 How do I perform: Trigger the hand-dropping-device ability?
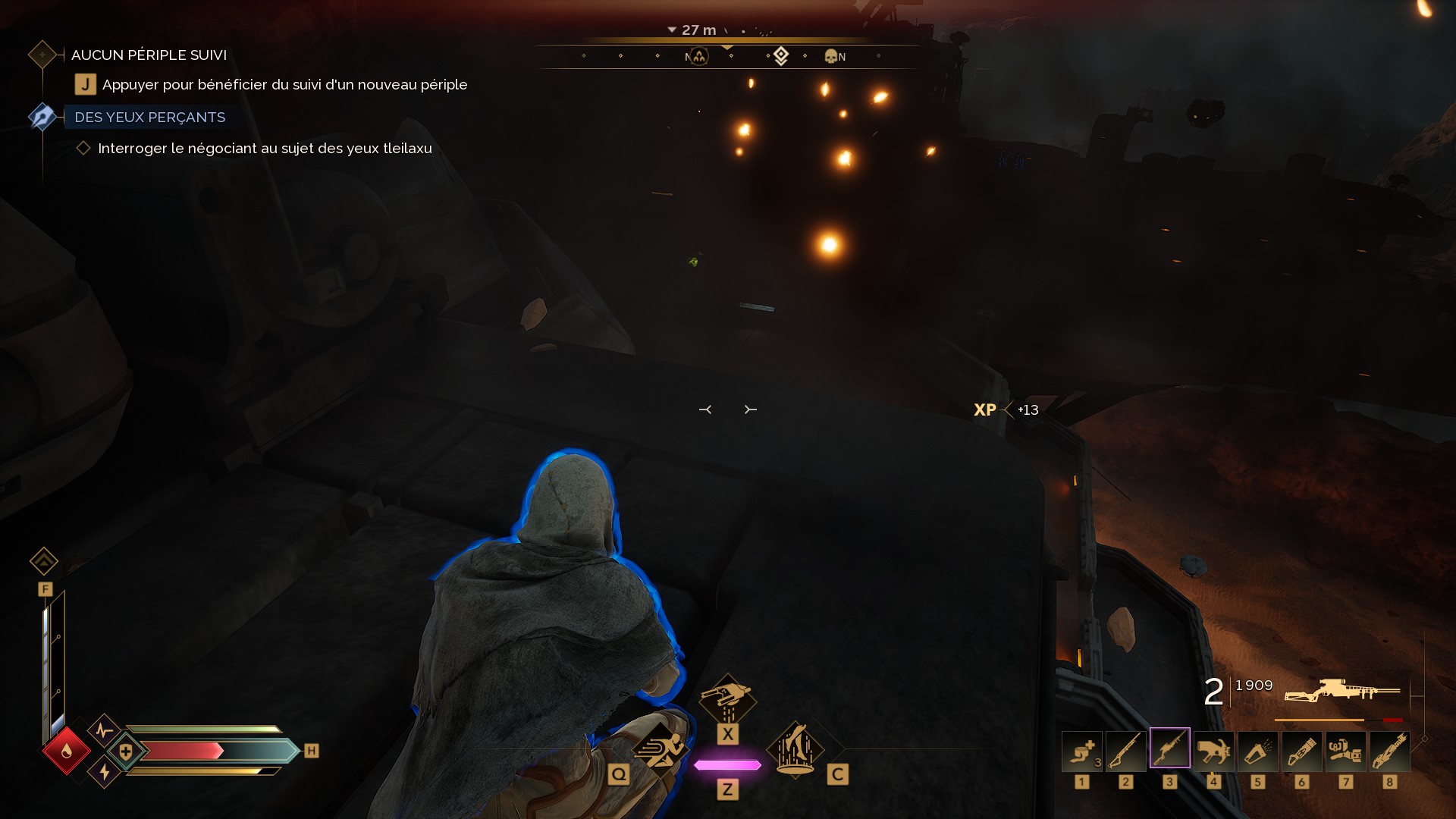pos(727,698)
